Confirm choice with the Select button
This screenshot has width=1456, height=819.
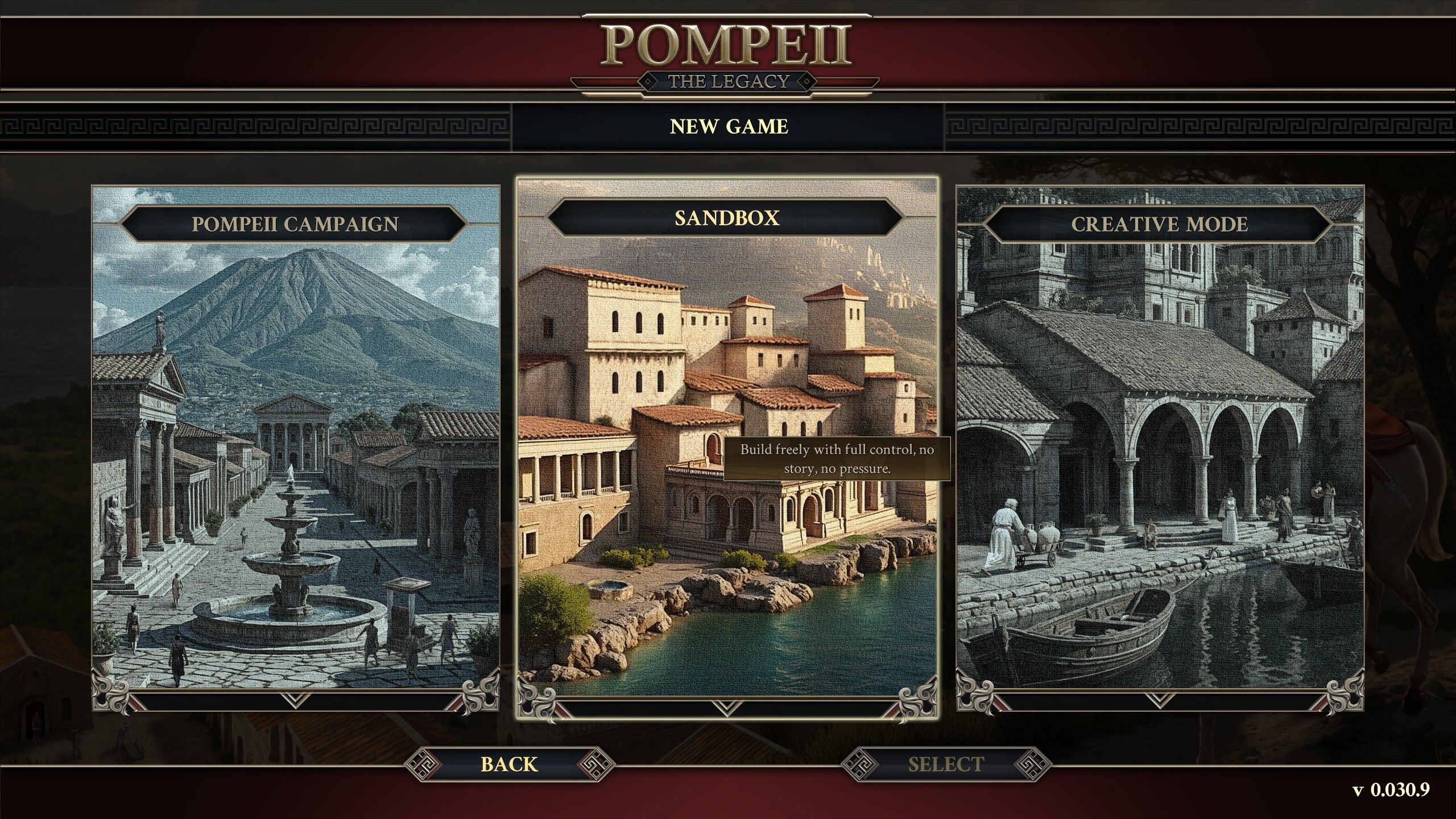(x=945, y=764)
